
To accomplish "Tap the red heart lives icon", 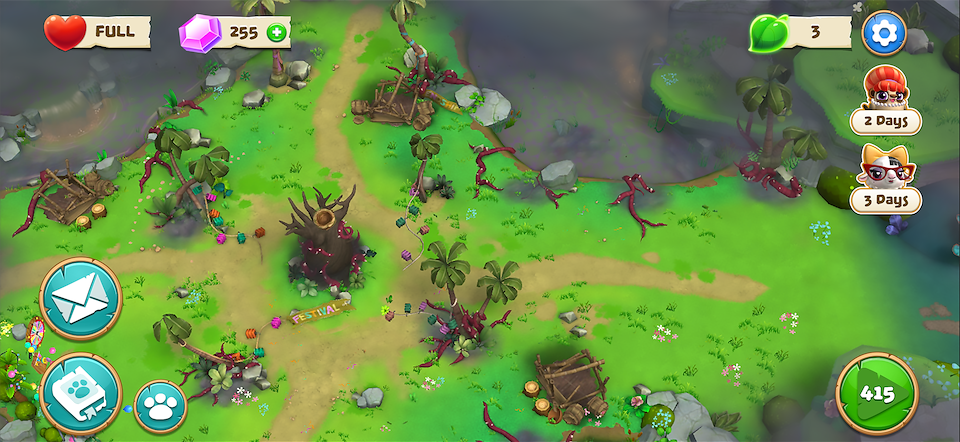I will coord(64,33).
